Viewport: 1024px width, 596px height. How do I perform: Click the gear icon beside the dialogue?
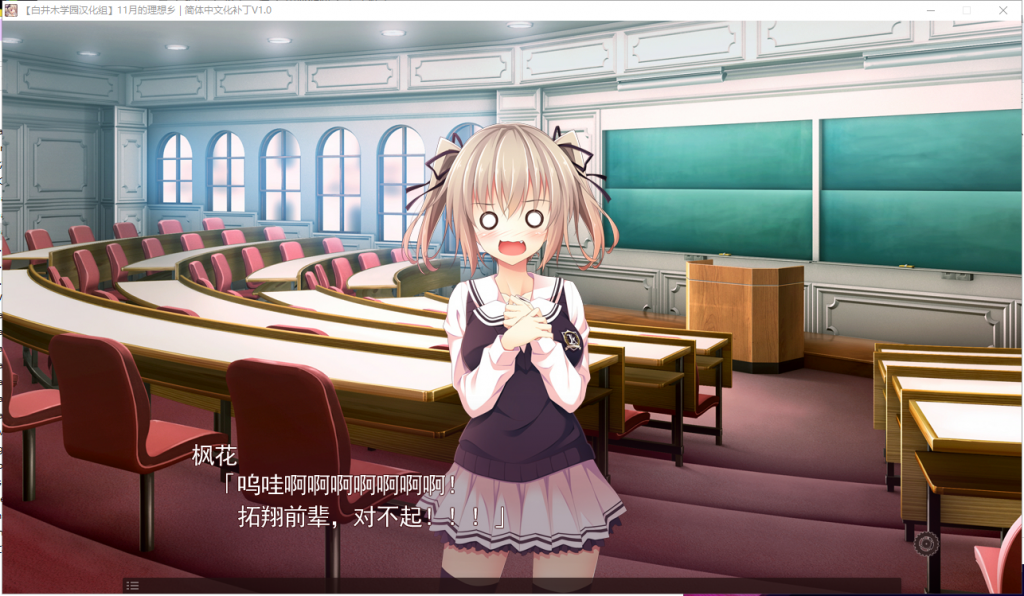tap(926, 543)
